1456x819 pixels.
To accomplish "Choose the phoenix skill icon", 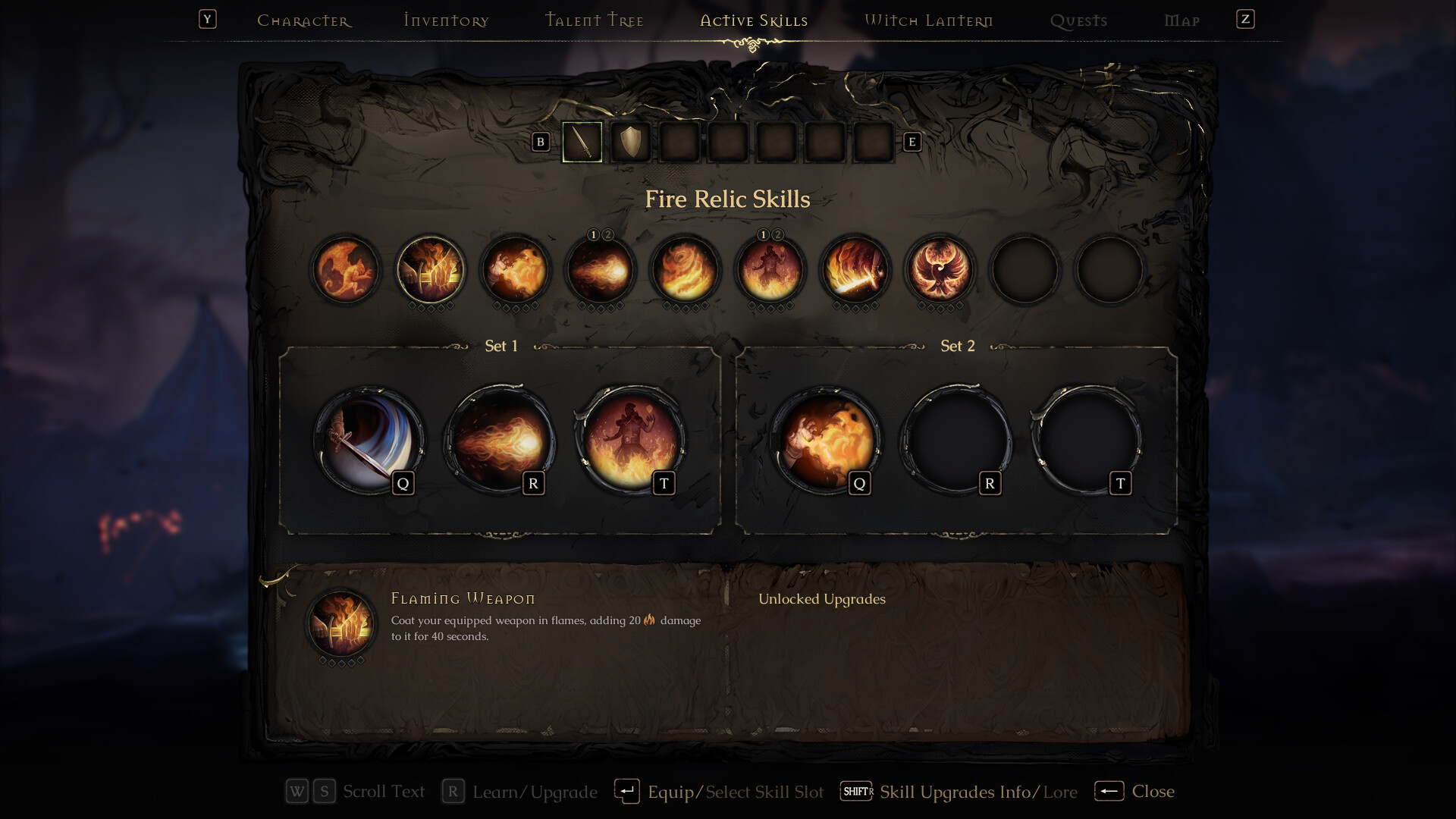I will coord(940,270).
